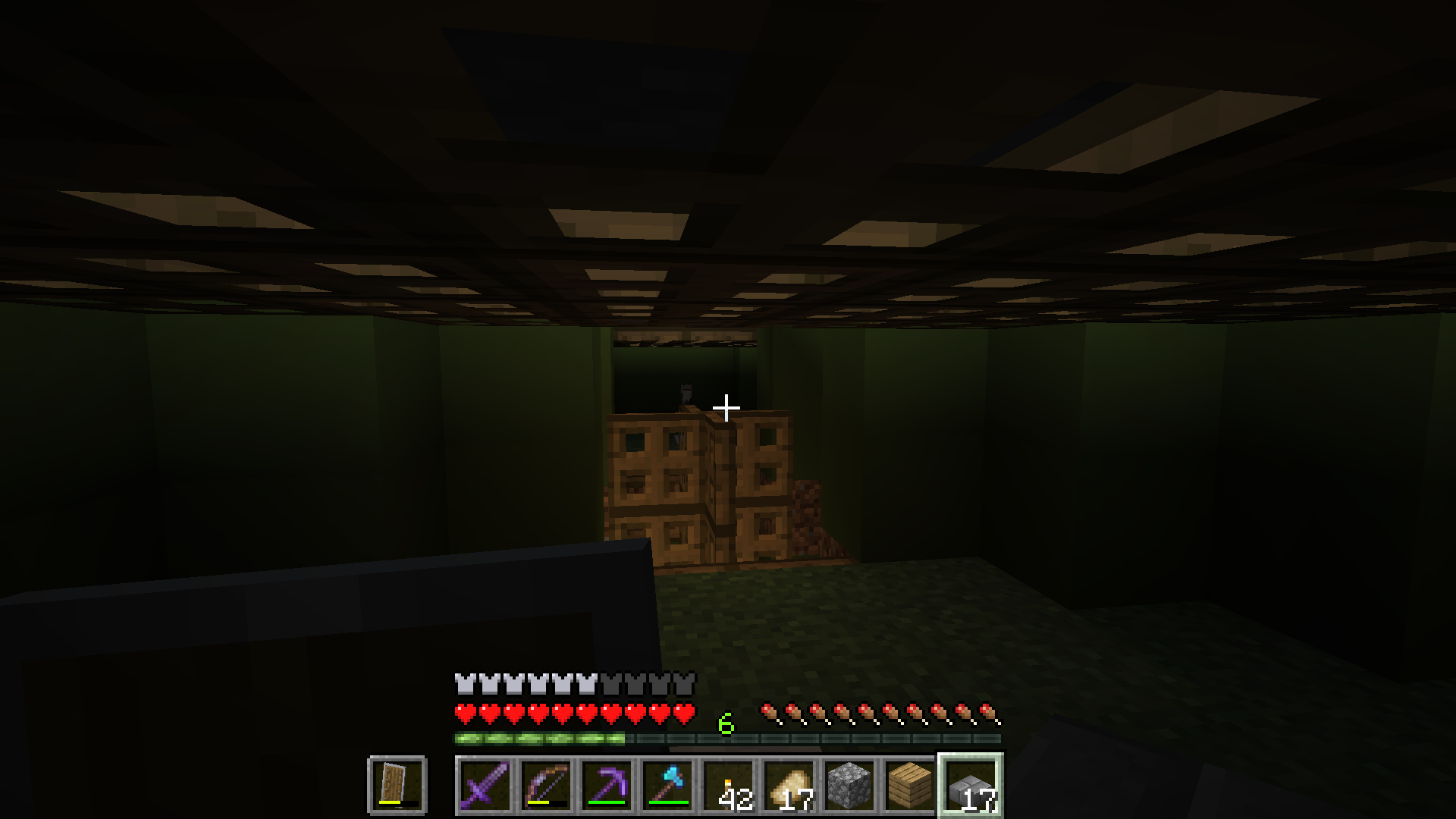Click the last grayed armor icon
This screenshot has width=1456, height=819.
(685, 685)
